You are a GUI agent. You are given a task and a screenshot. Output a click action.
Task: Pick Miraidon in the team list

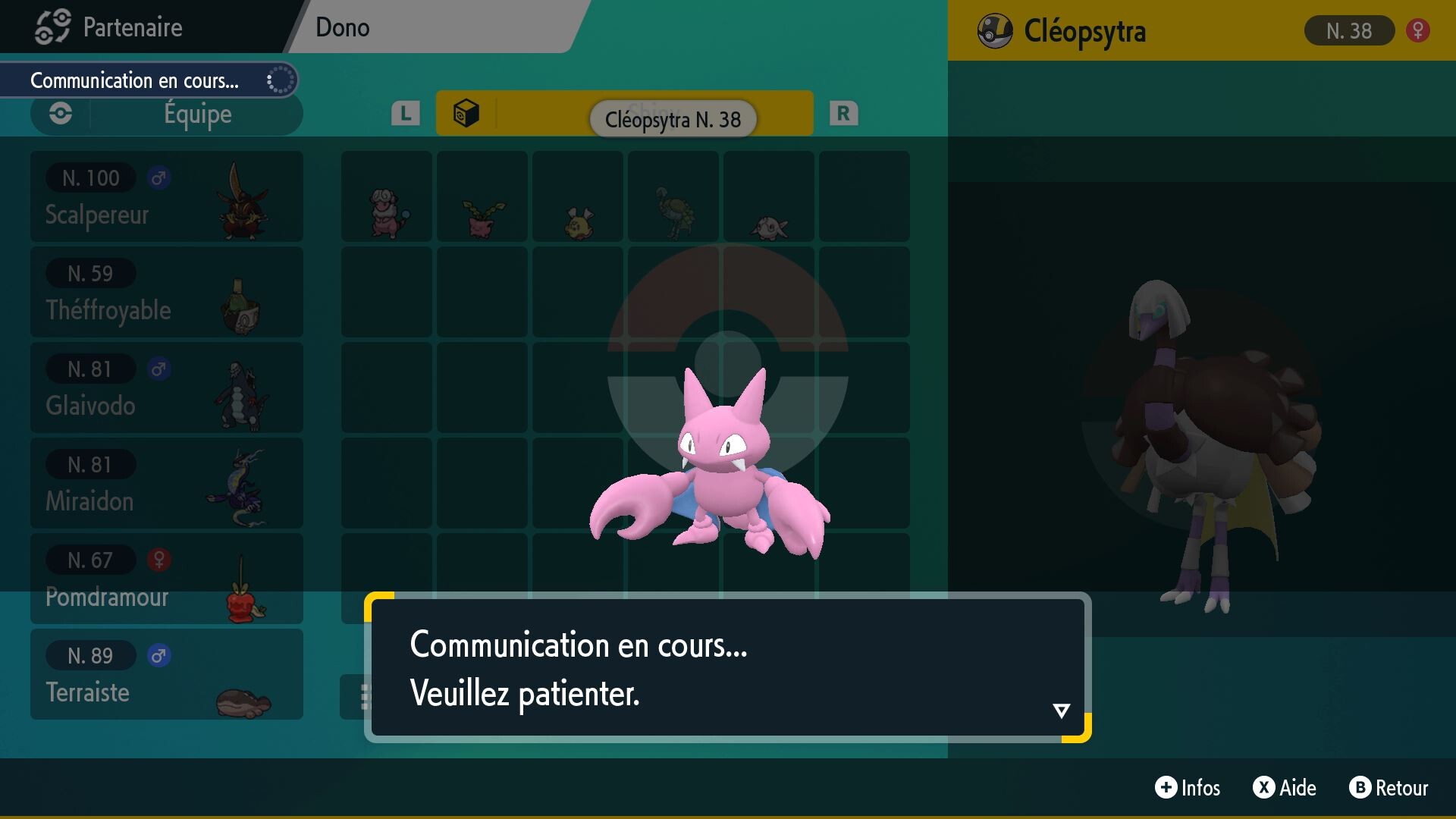167,483
